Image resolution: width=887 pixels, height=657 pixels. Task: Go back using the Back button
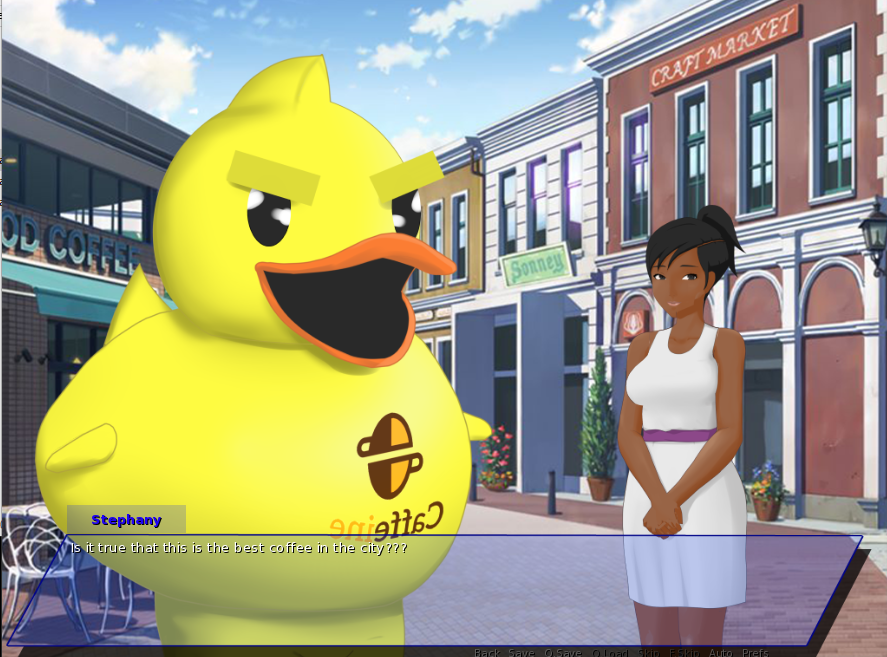point(487,653)
